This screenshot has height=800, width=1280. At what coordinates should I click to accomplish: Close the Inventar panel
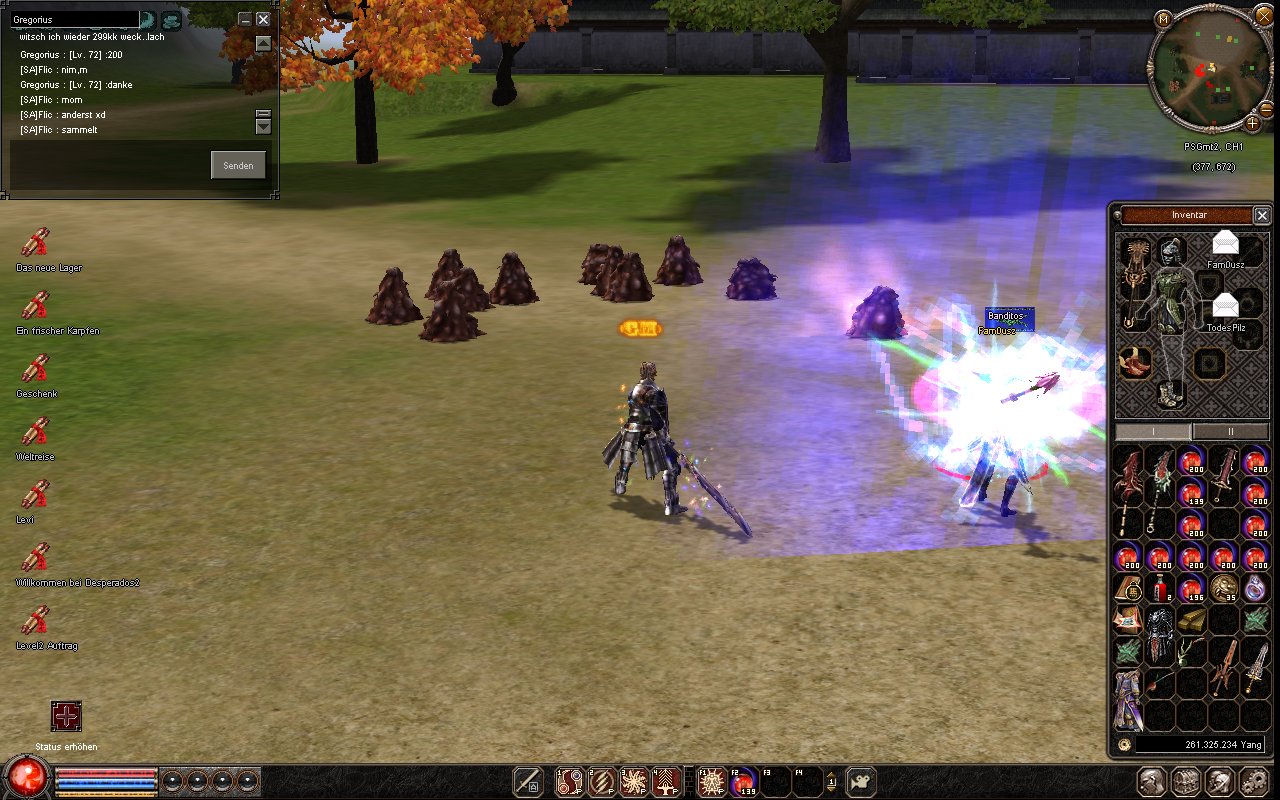[x=1262, y=215]
